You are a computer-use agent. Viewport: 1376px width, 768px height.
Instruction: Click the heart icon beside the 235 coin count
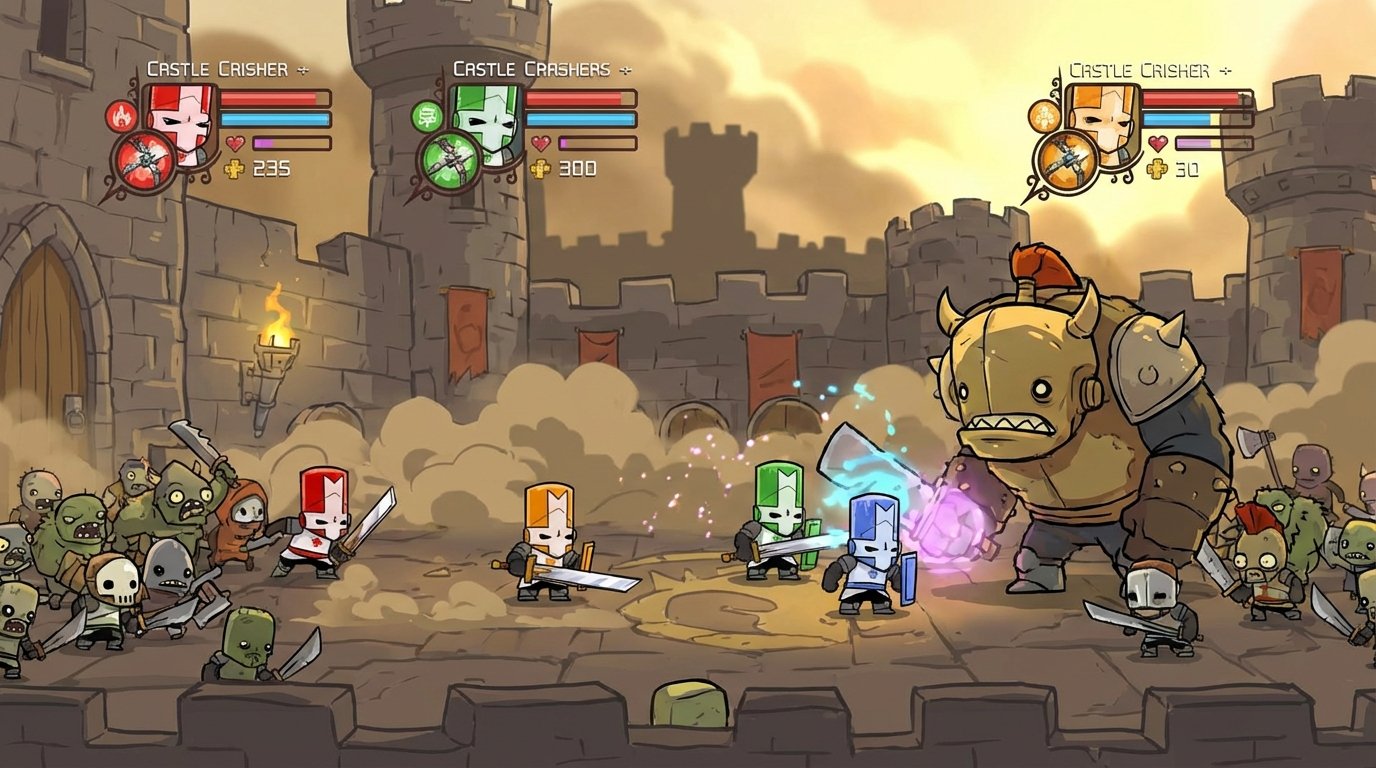point(235,143)
